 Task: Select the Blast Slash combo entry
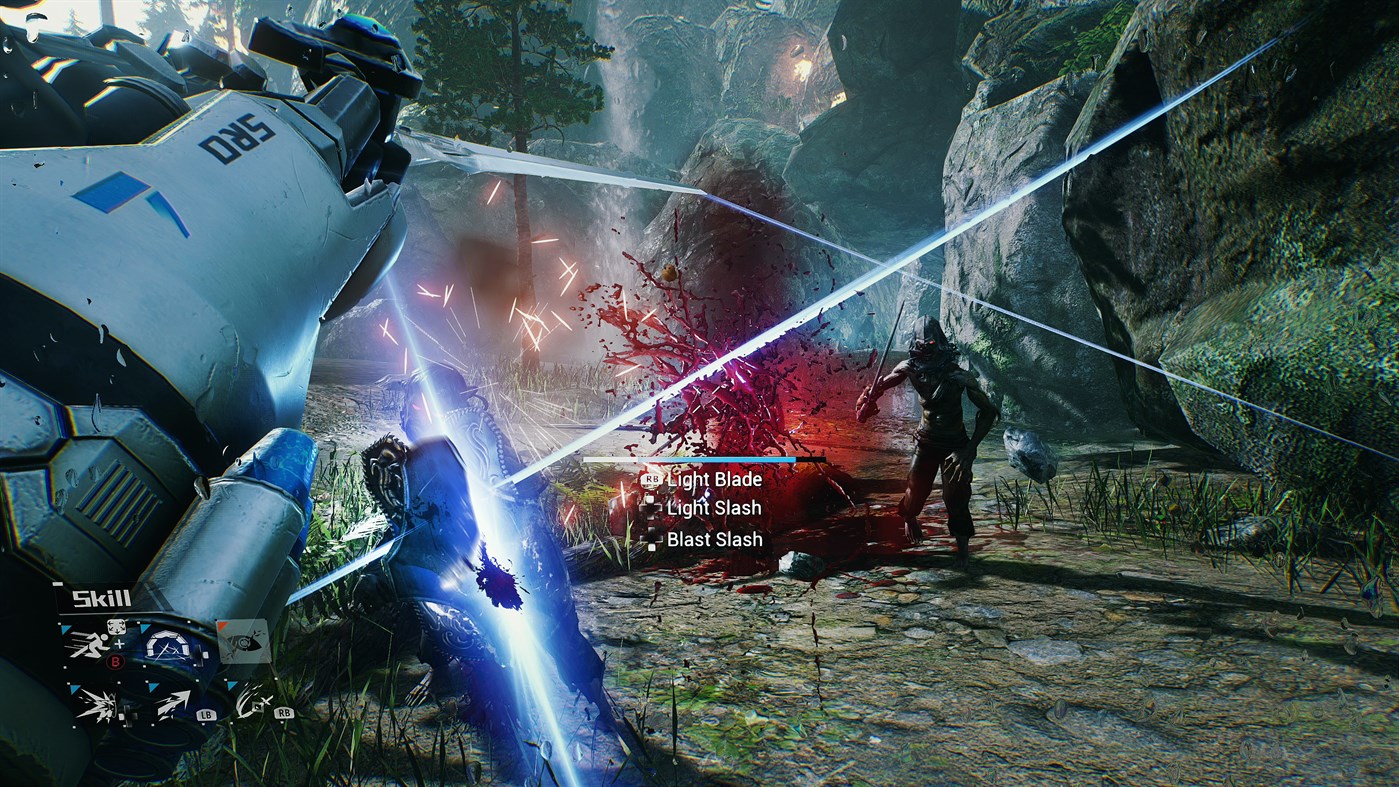click(715, 538)
